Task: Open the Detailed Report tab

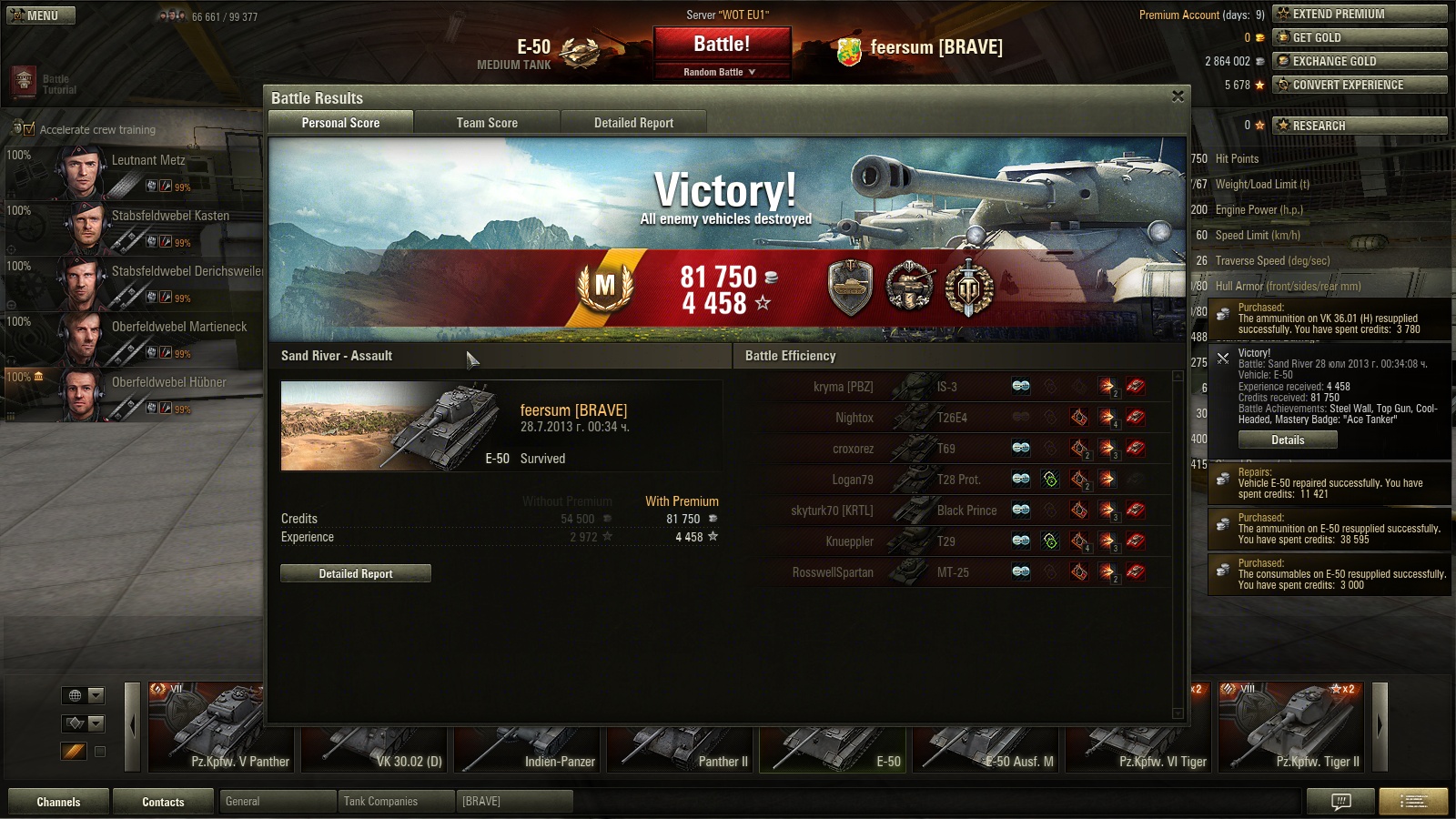Action: [x=633, y=123]
